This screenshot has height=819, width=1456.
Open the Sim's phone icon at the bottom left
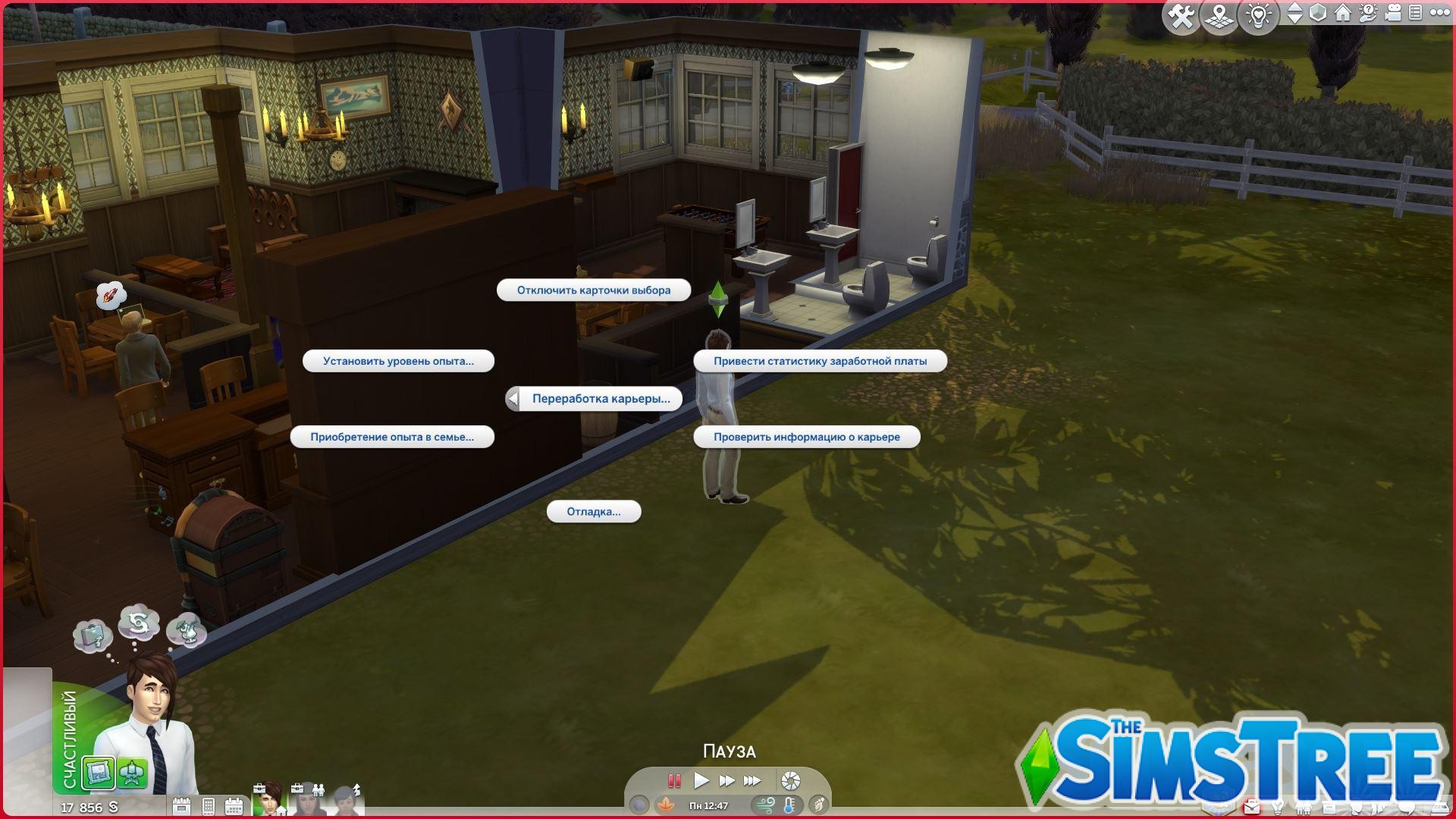209,806
